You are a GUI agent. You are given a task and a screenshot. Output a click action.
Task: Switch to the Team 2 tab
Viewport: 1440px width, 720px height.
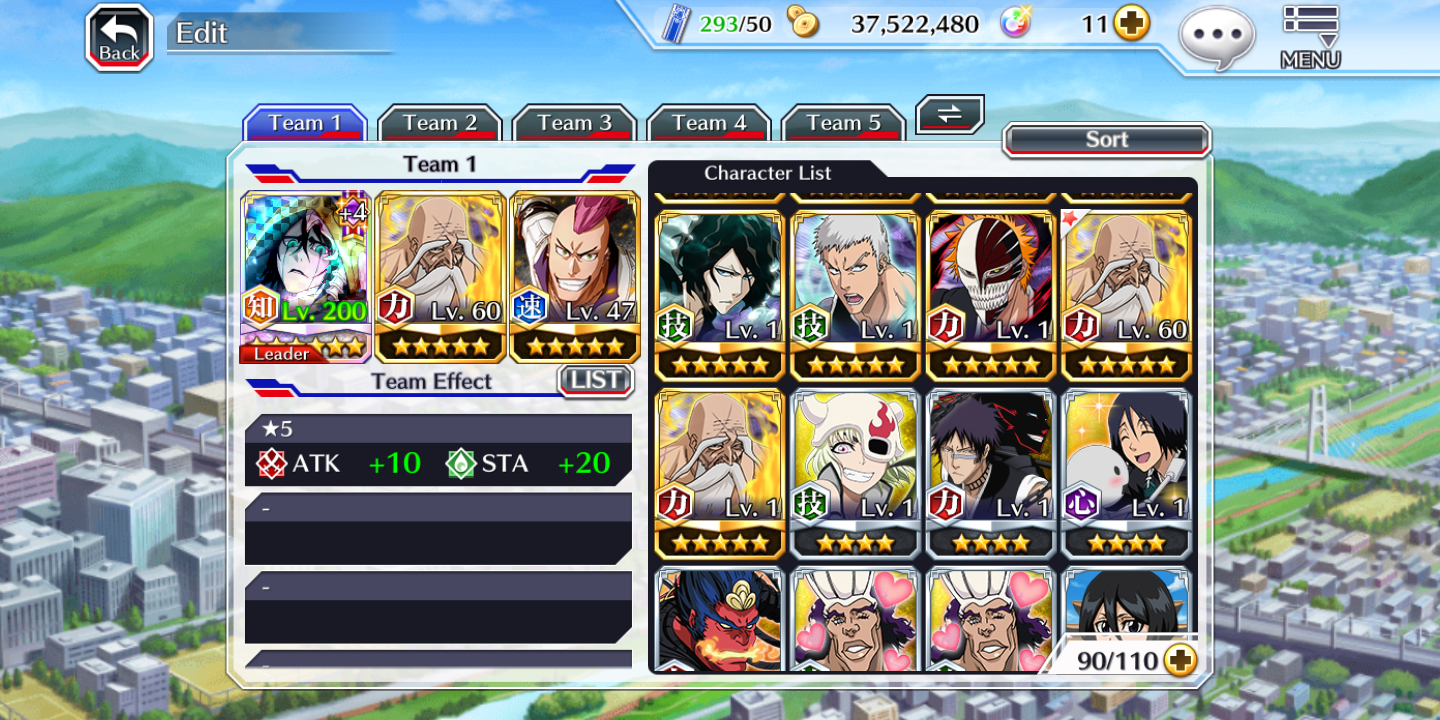click(439, 123)
